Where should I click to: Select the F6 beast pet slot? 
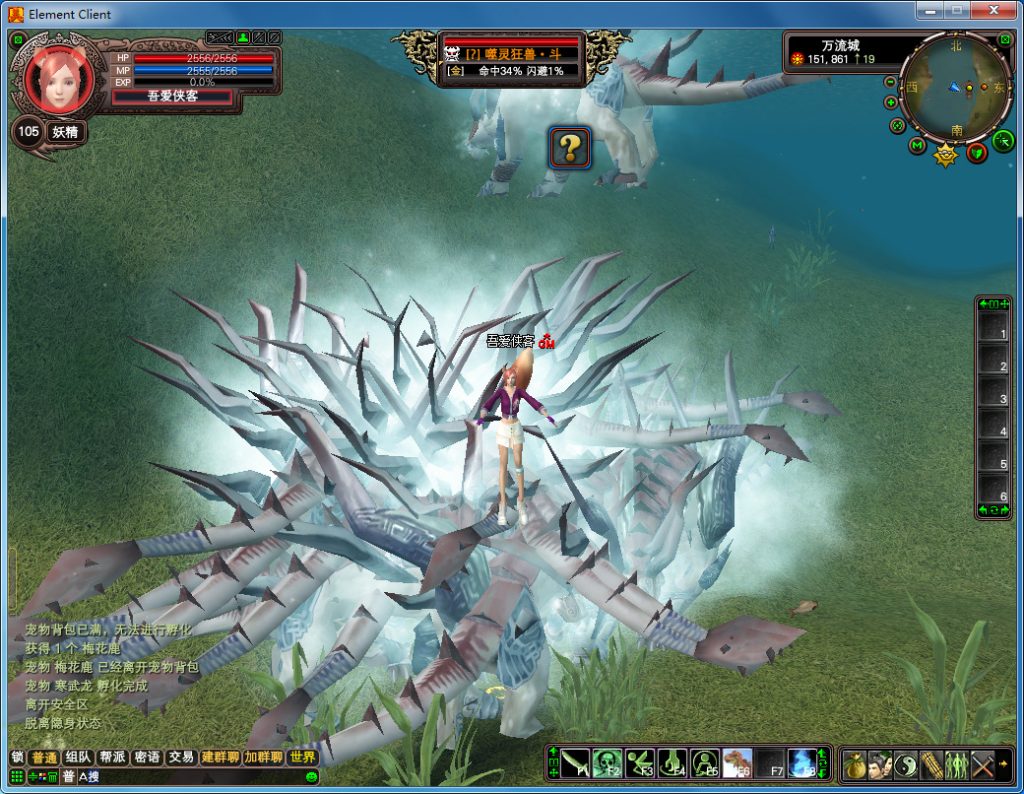point(738,763)
